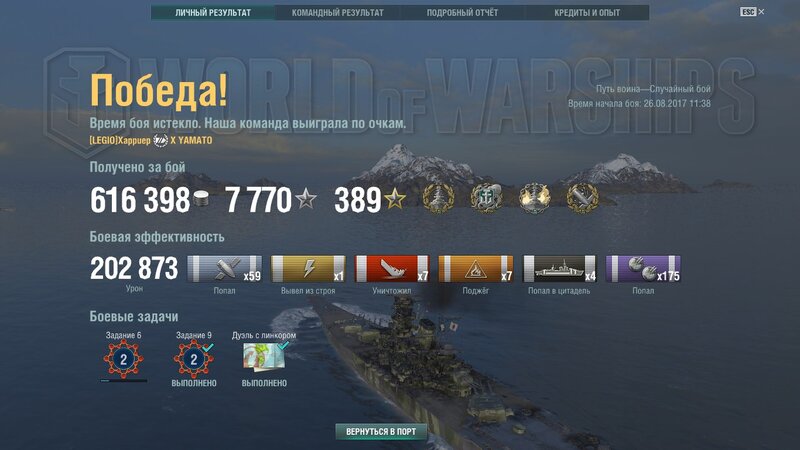Click the first achievement medal
This screenshot has height=450, width=800.
(441, 198)
